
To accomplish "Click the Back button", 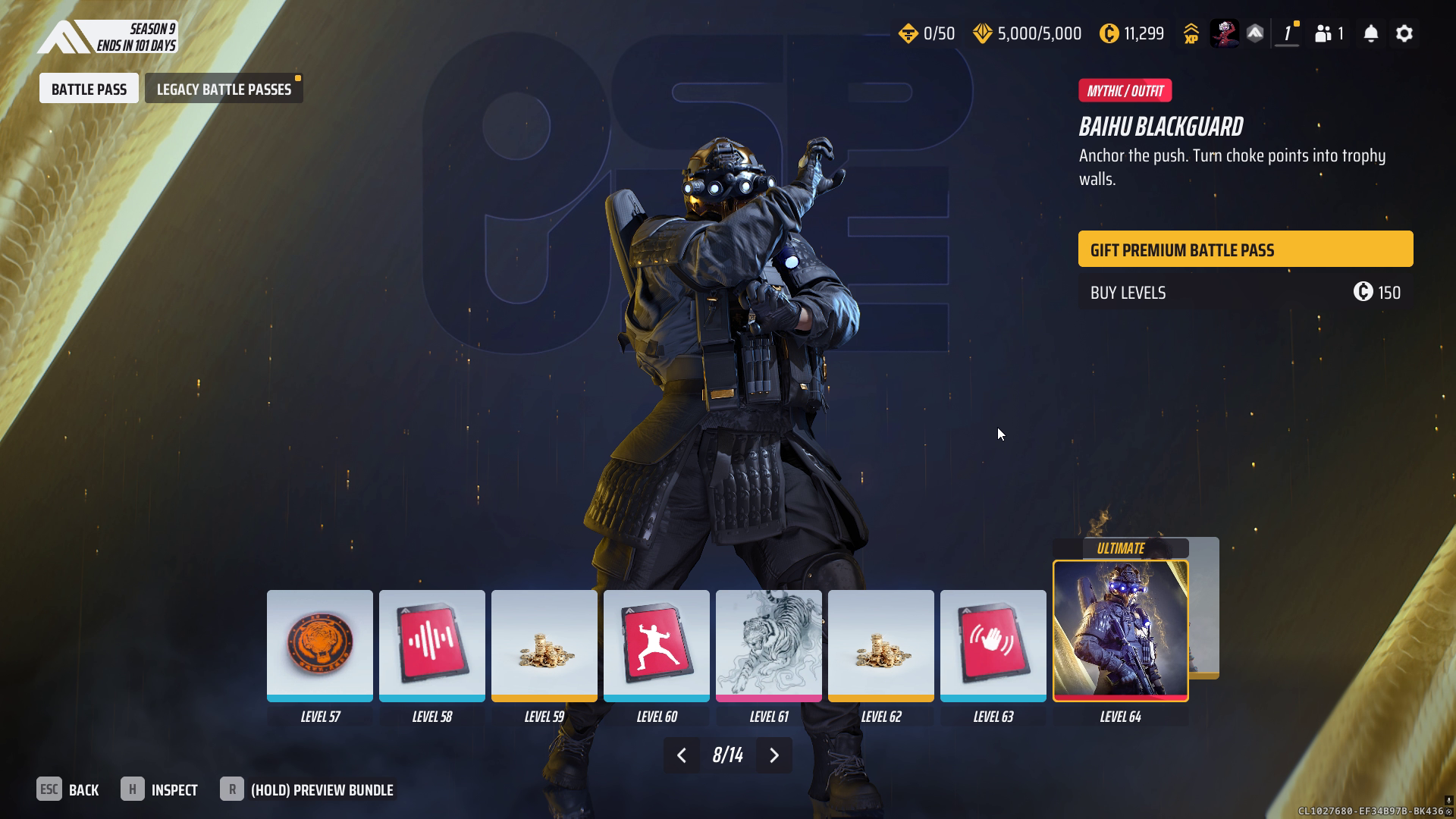I will (68, 790).
